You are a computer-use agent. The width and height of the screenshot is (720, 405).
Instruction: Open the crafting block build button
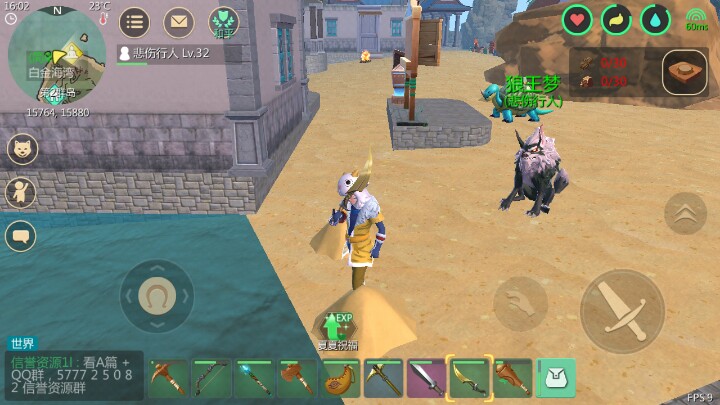[x=685, y=73]
